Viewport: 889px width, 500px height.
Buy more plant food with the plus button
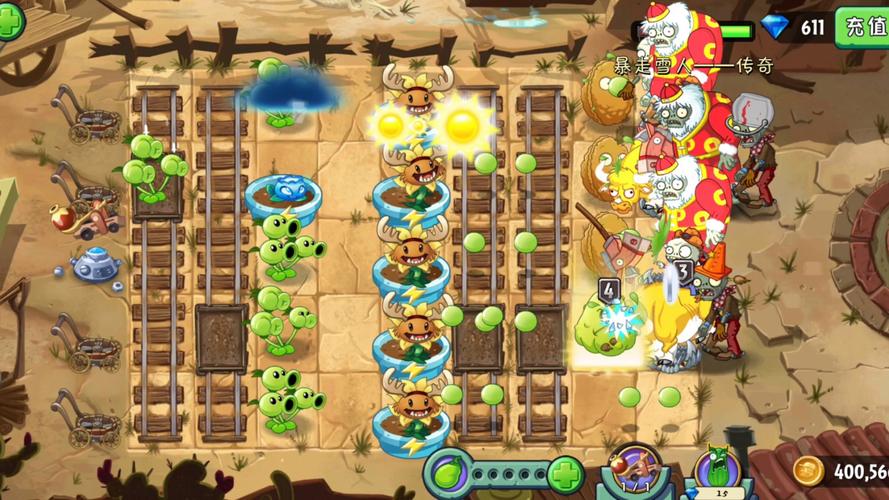pos(565,473)
